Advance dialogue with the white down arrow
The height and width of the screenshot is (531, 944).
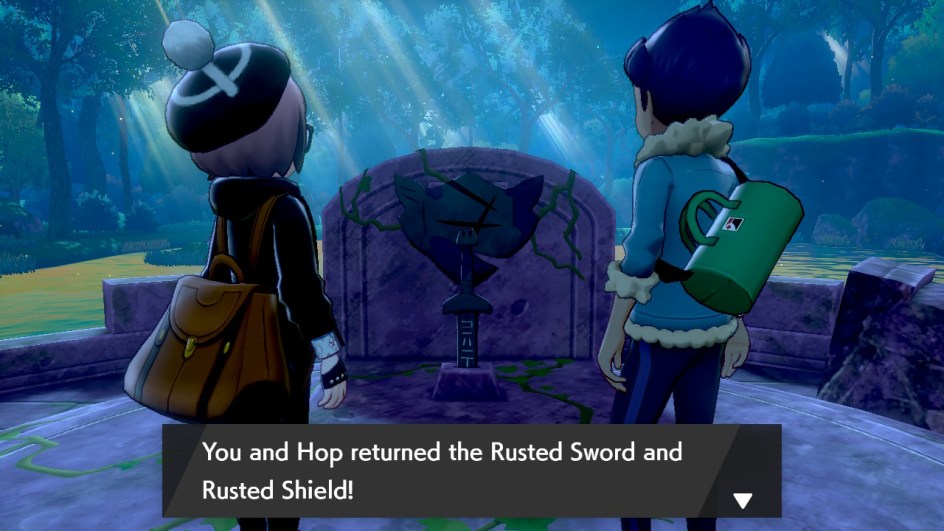(742, 500)
